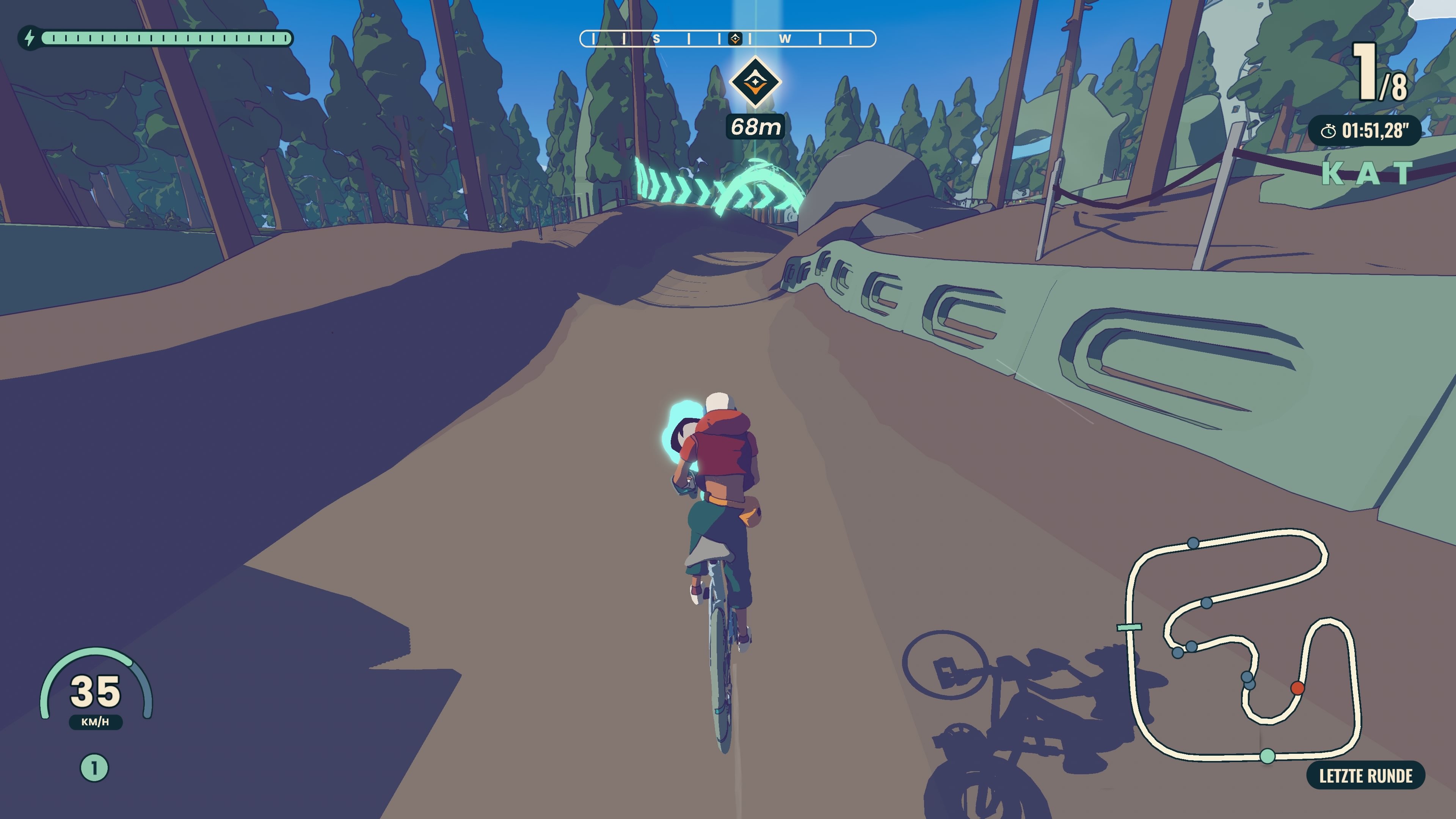This screenshot has height=819, width=1456.
Task: Click the lightning bolt boost icon
Action: click(x=30, y=38)
